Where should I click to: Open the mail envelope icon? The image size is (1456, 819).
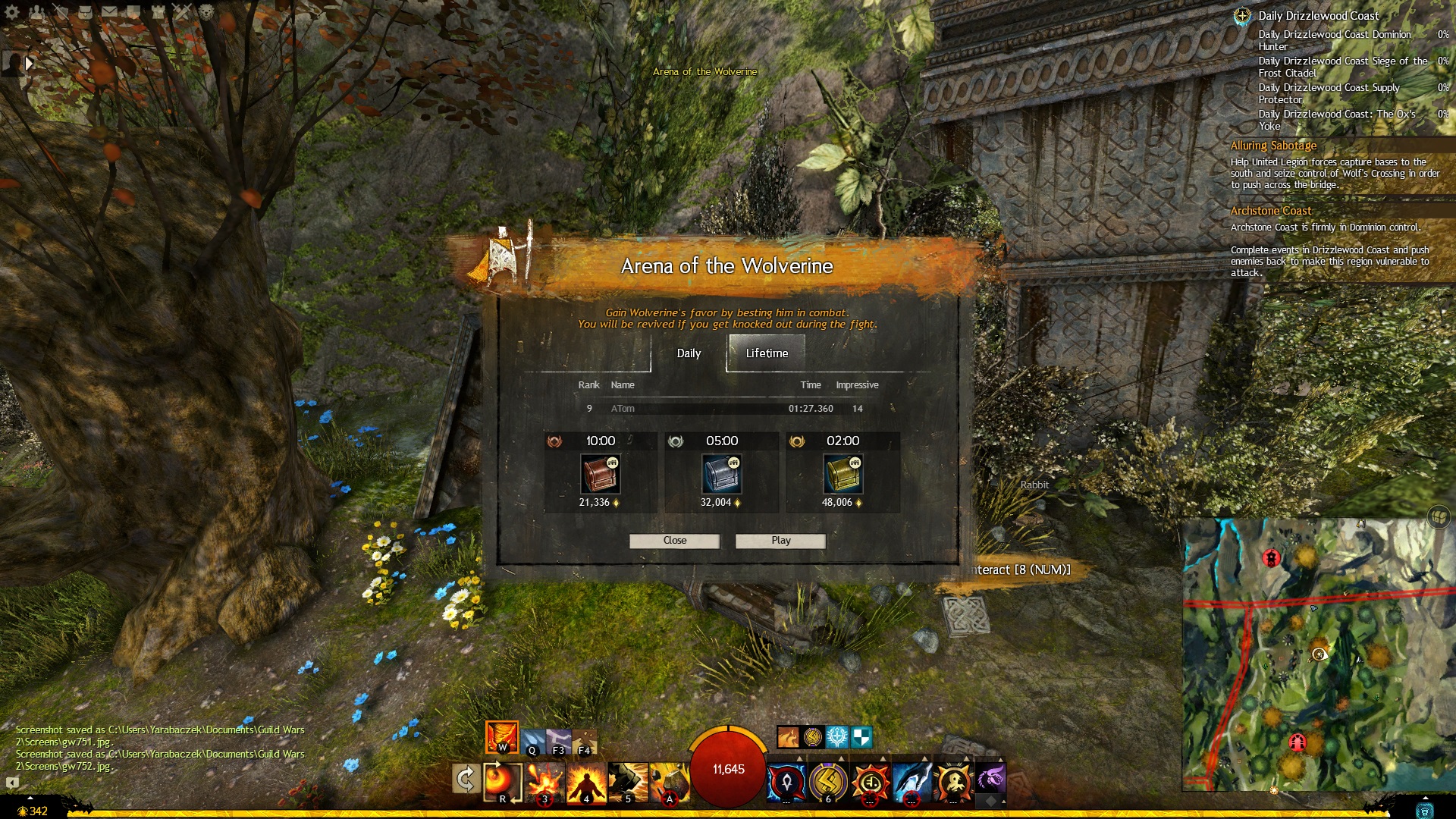pyautogui.click(x=110, y=12)
